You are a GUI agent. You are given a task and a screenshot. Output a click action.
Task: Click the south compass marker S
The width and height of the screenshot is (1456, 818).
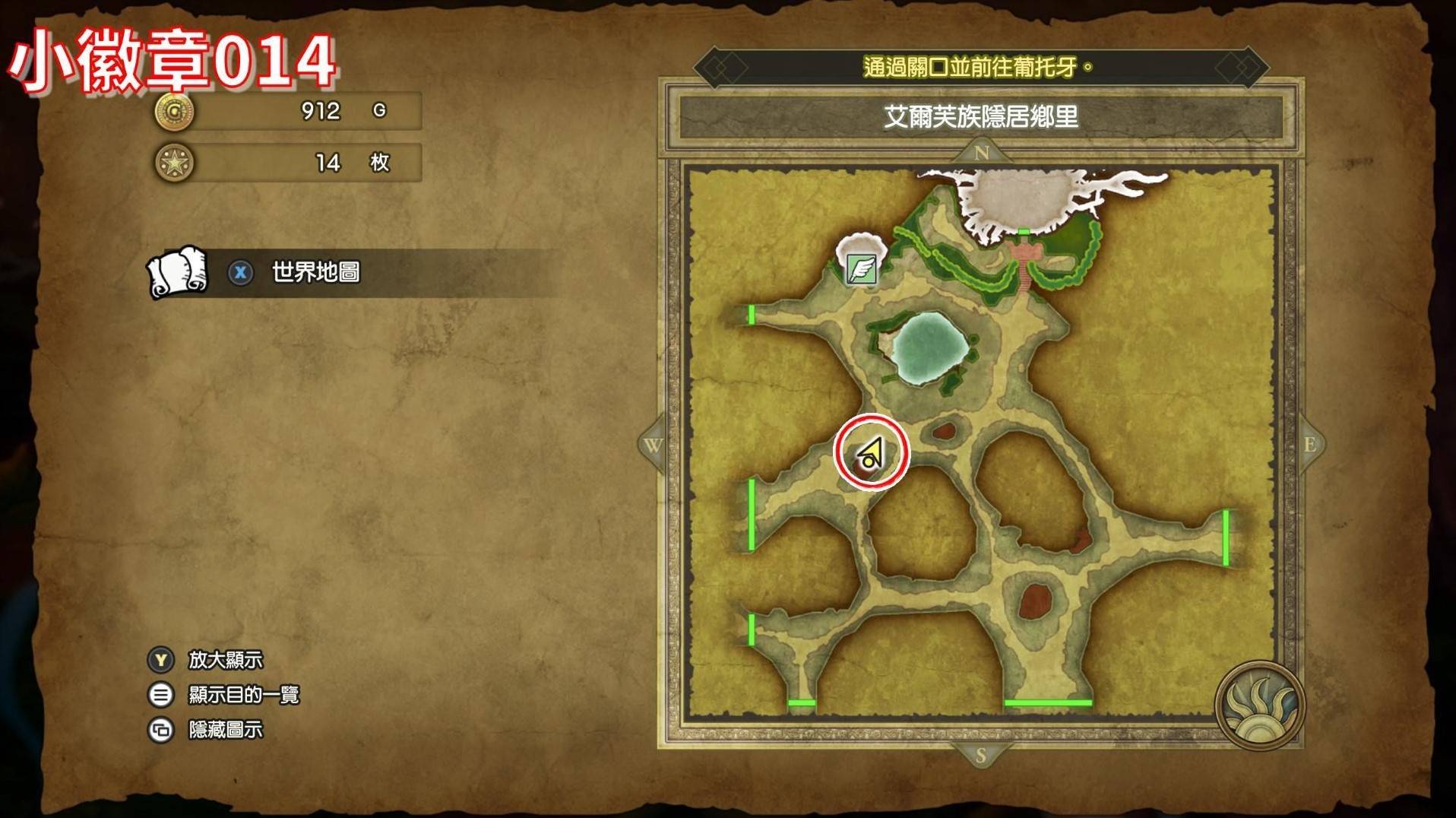pyautogui.click(x=980, y=756)
